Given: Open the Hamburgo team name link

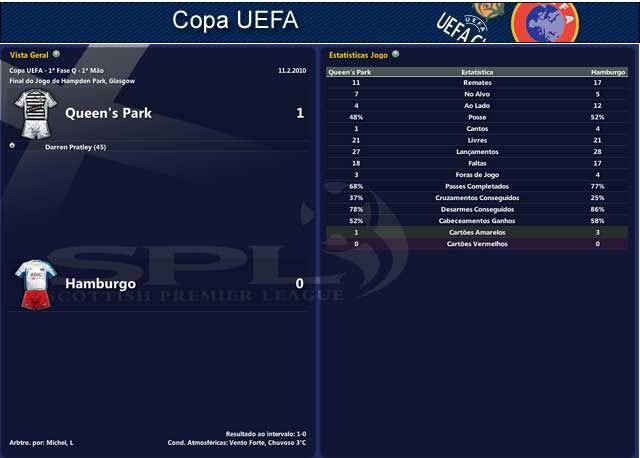Looking at the screenshot, I should tap(100, 283).
